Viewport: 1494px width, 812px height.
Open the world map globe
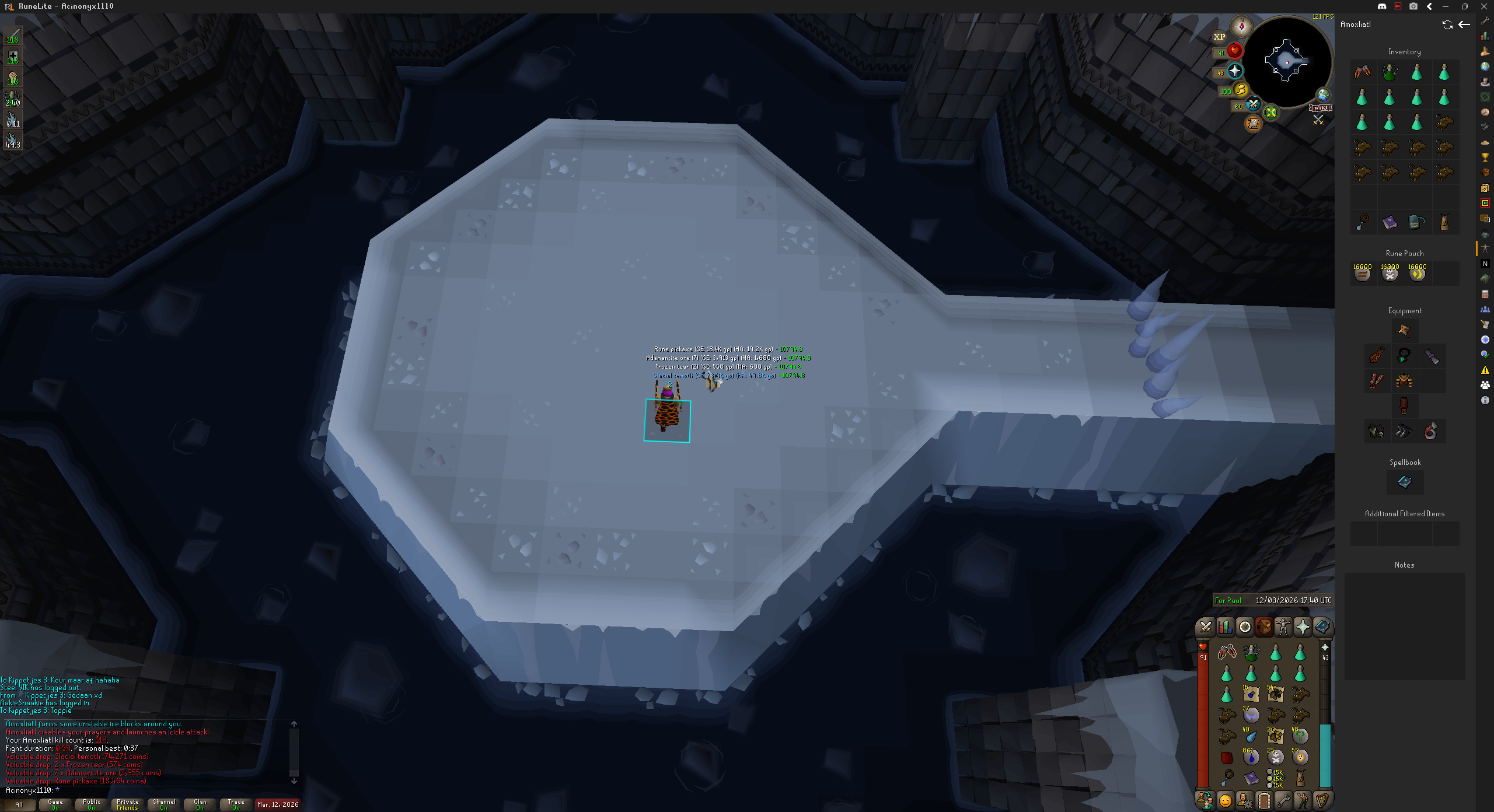(x=1322, y=95)
